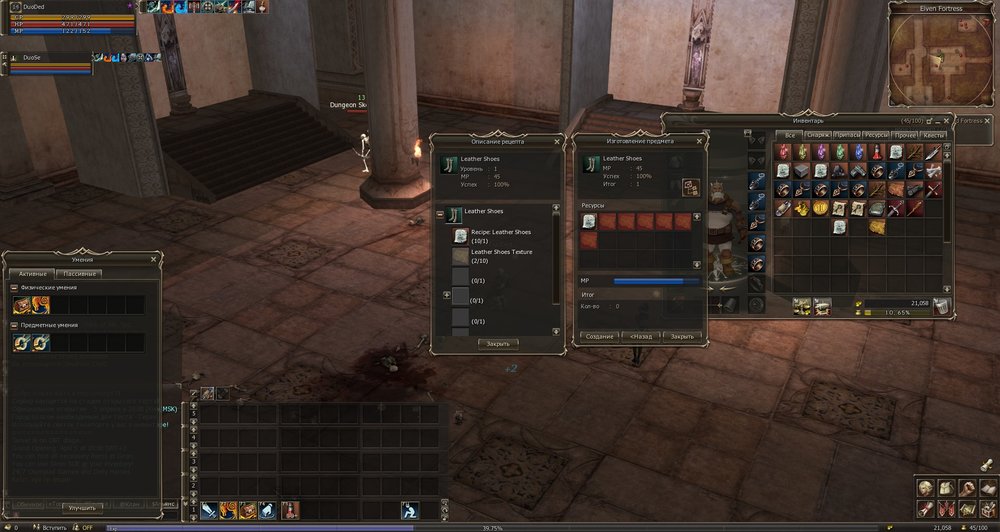1000x532 pixels.
Task: Toggle the recipe book icon in crafting window
Action: (x=690, y=187)
